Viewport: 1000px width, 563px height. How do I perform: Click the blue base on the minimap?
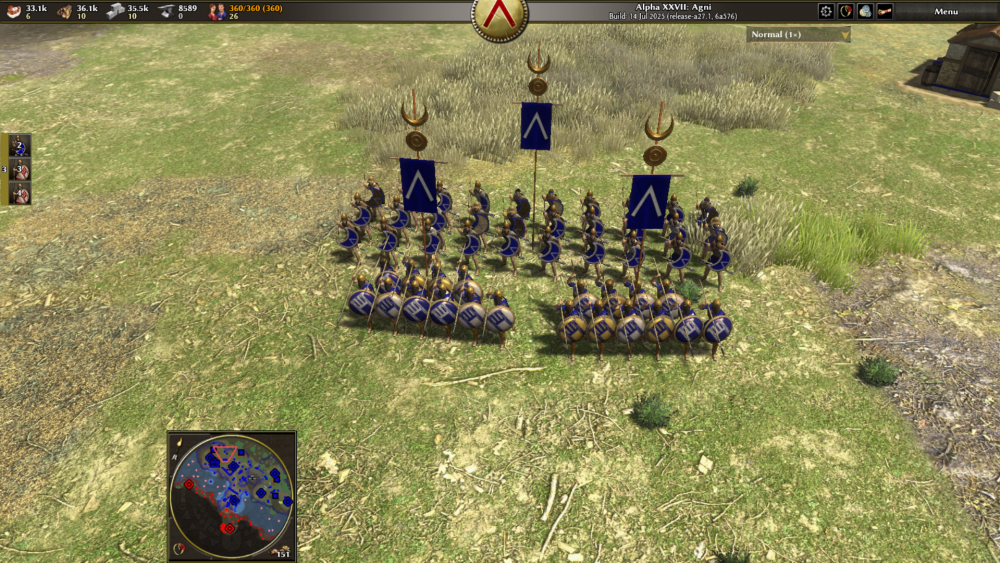click(232, 466)
